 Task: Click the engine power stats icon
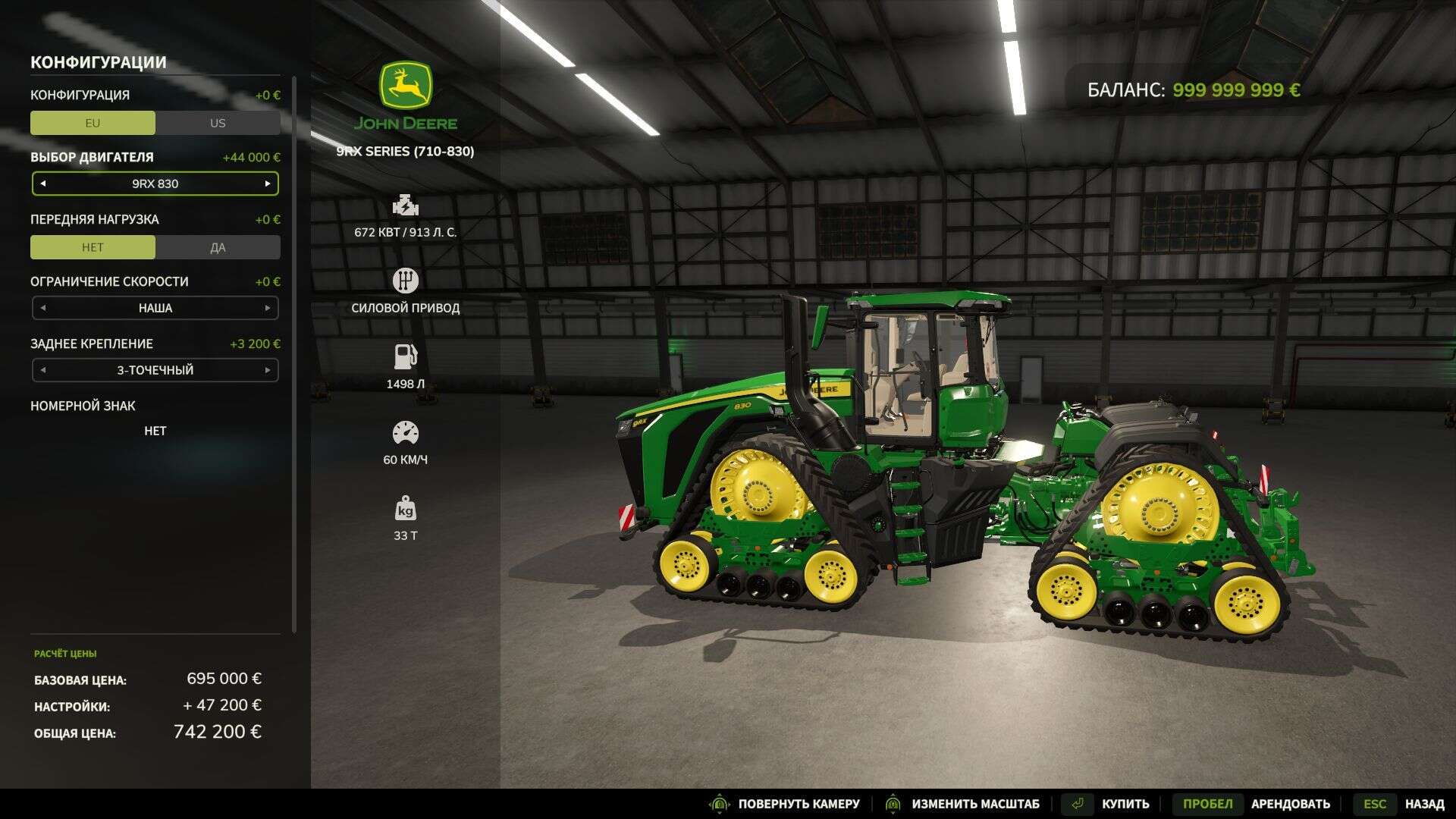406,206
